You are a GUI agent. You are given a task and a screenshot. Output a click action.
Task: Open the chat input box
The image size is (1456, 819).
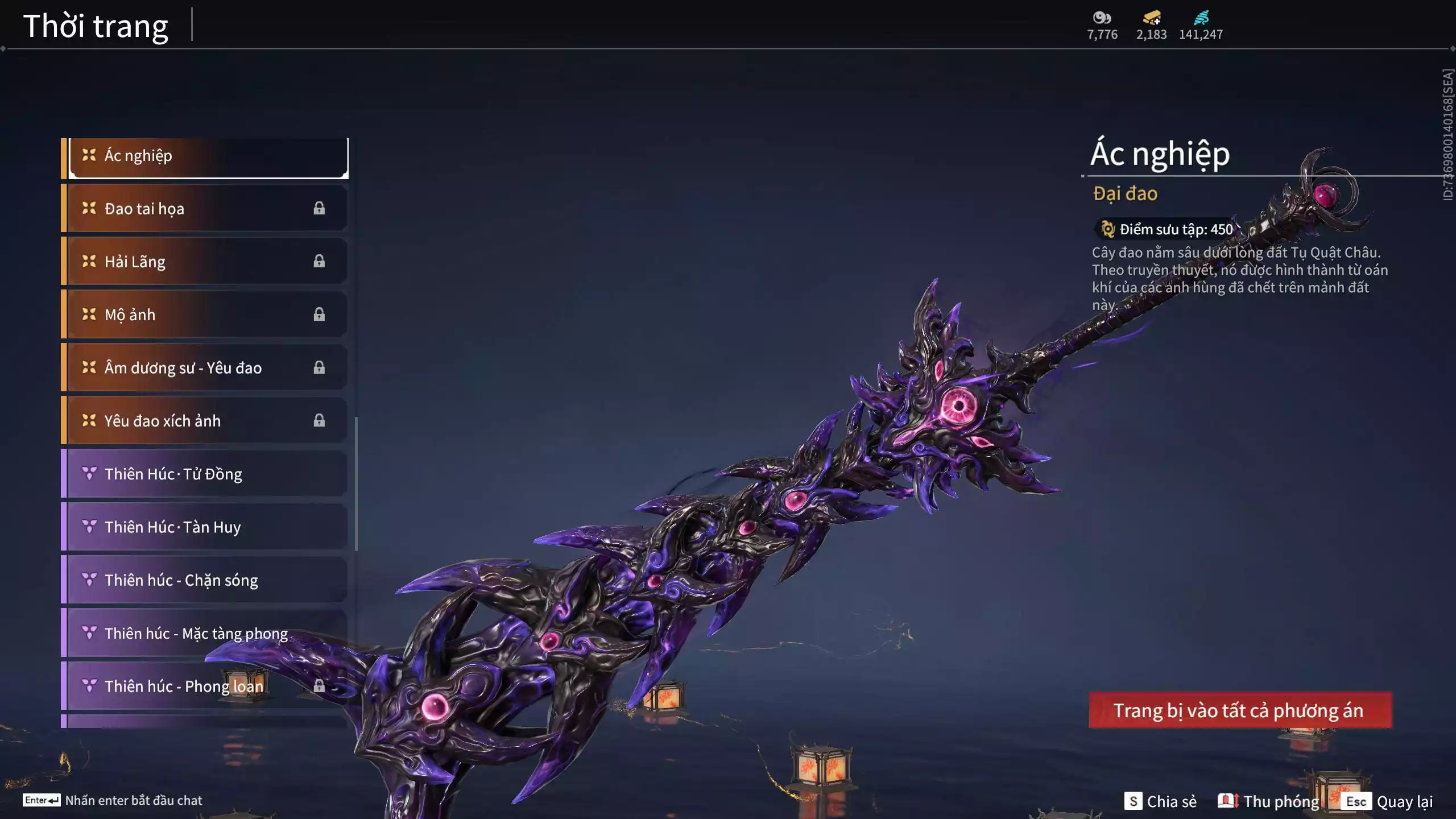pos(113,800)
